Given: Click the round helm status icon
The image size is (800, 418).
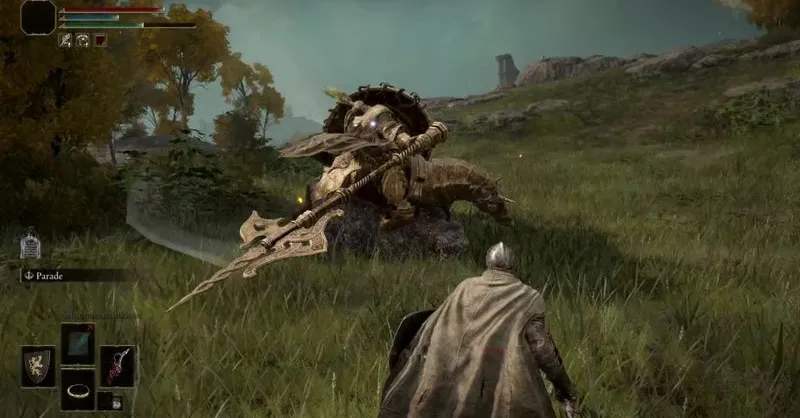Looking at the screenshot, I should point(83,40).
